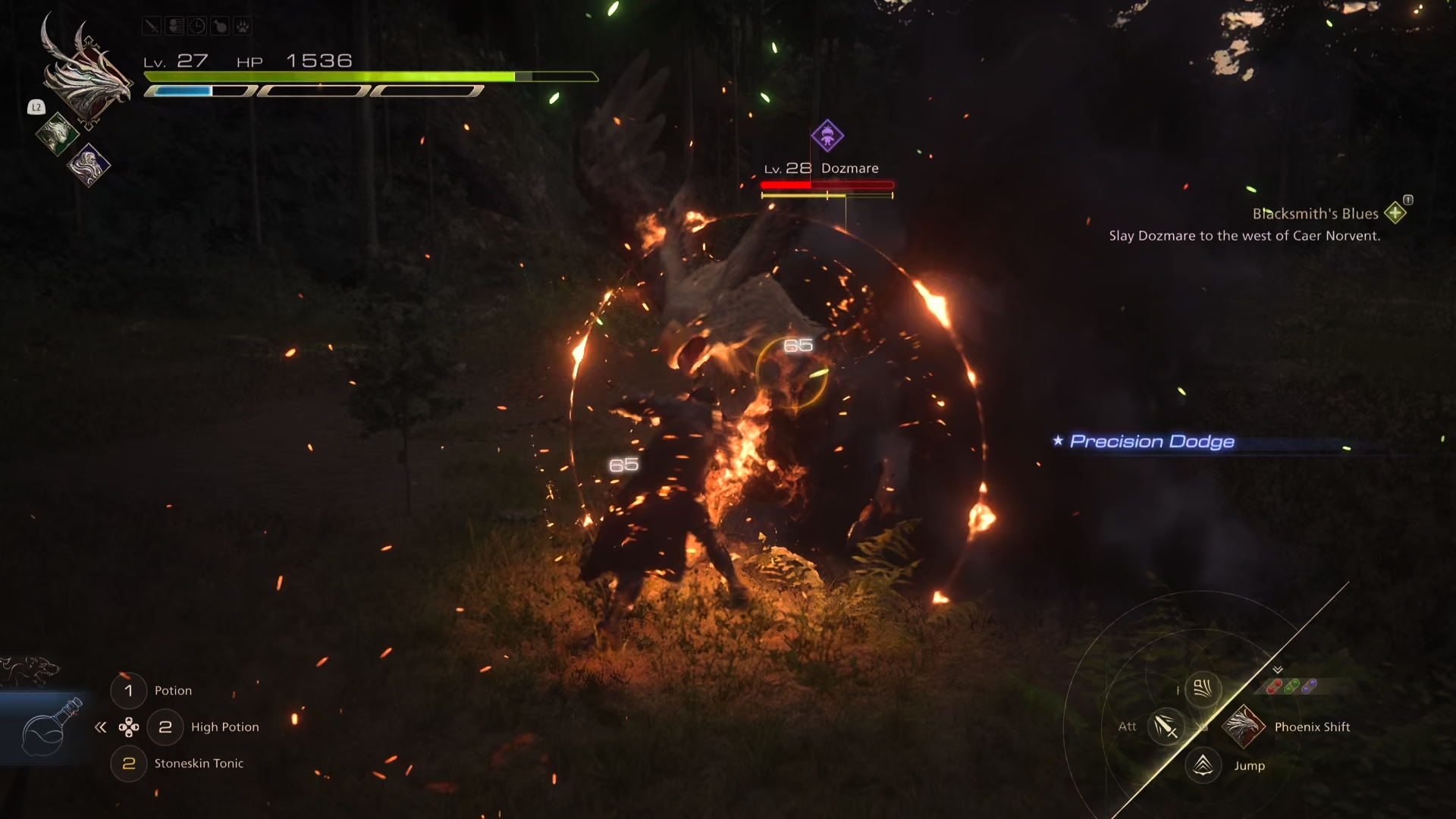Click the paw print pet status icon

[243, 26]
